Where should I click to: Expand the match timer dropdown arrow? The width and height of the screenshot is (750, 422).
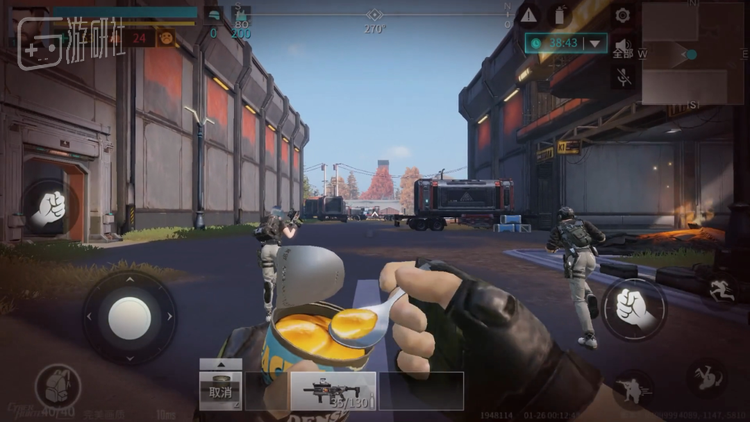pyautogui.click(x=596, y=43)
